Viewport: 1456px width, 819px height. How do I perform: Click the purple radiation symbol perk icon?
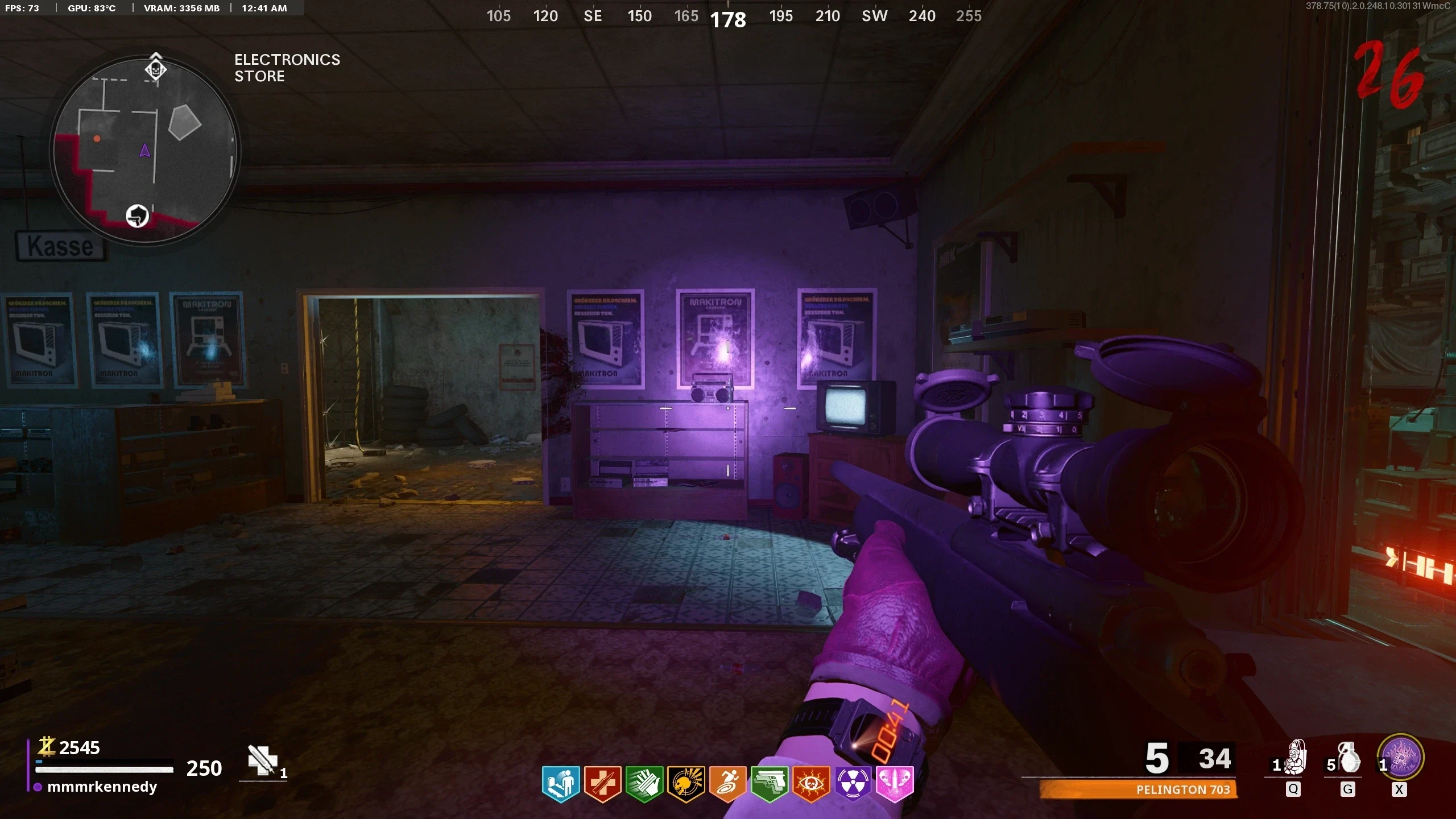point(853,784)
